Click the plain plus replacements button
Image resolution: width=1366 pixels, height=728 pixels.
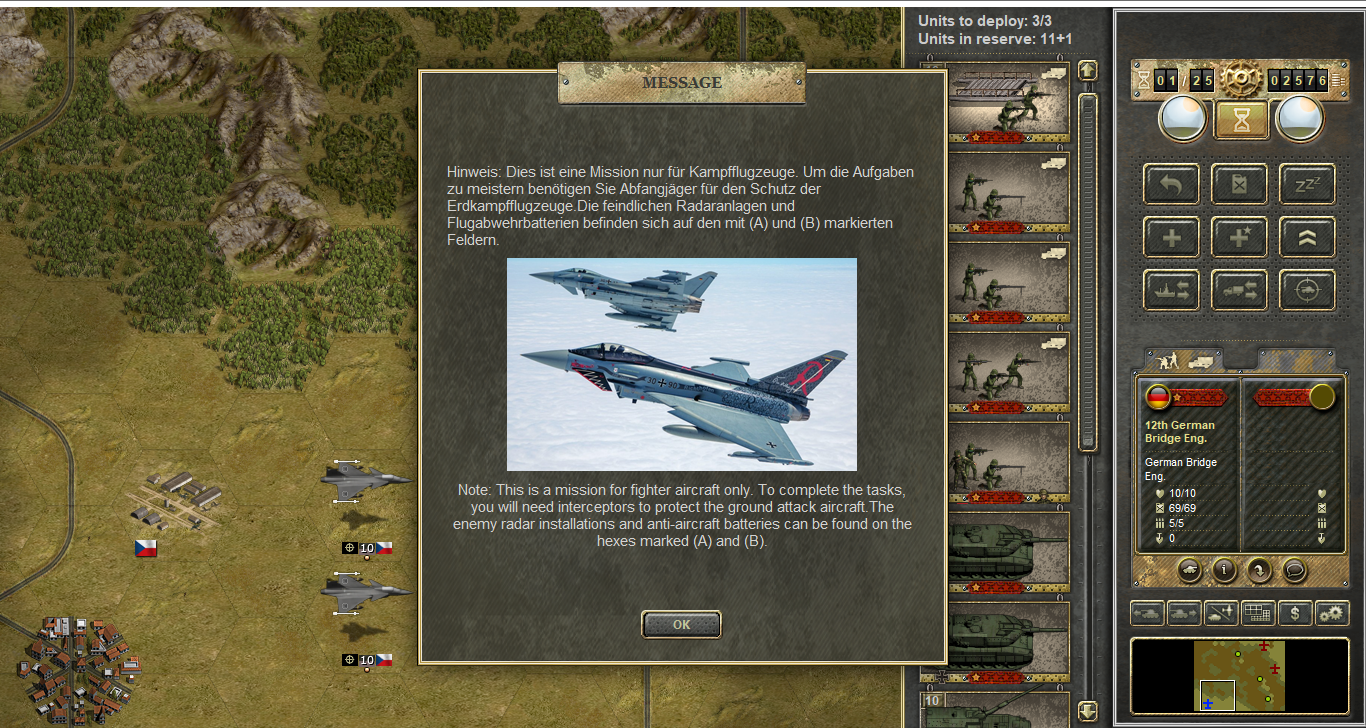(x=1171, y=237)
